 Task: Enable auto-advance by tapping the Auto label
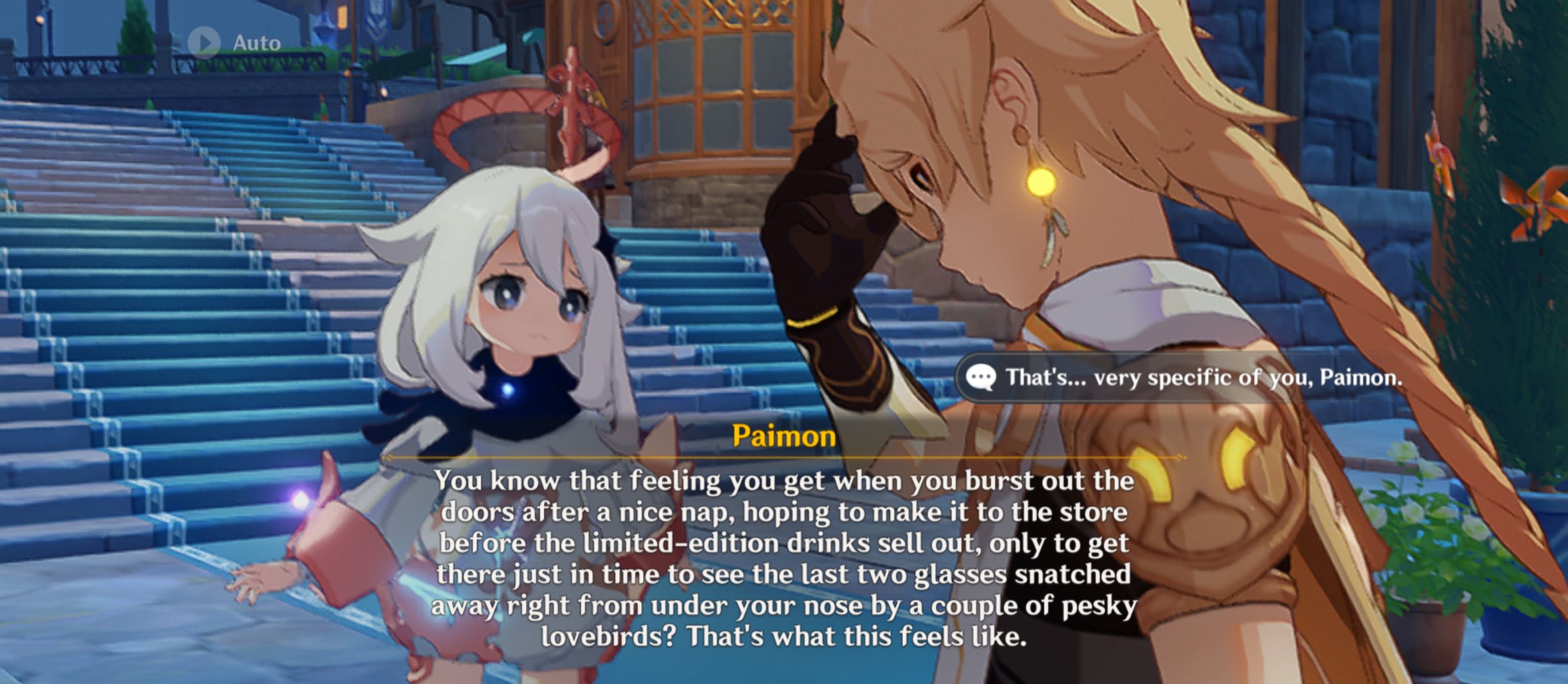(x=256, y=44)
